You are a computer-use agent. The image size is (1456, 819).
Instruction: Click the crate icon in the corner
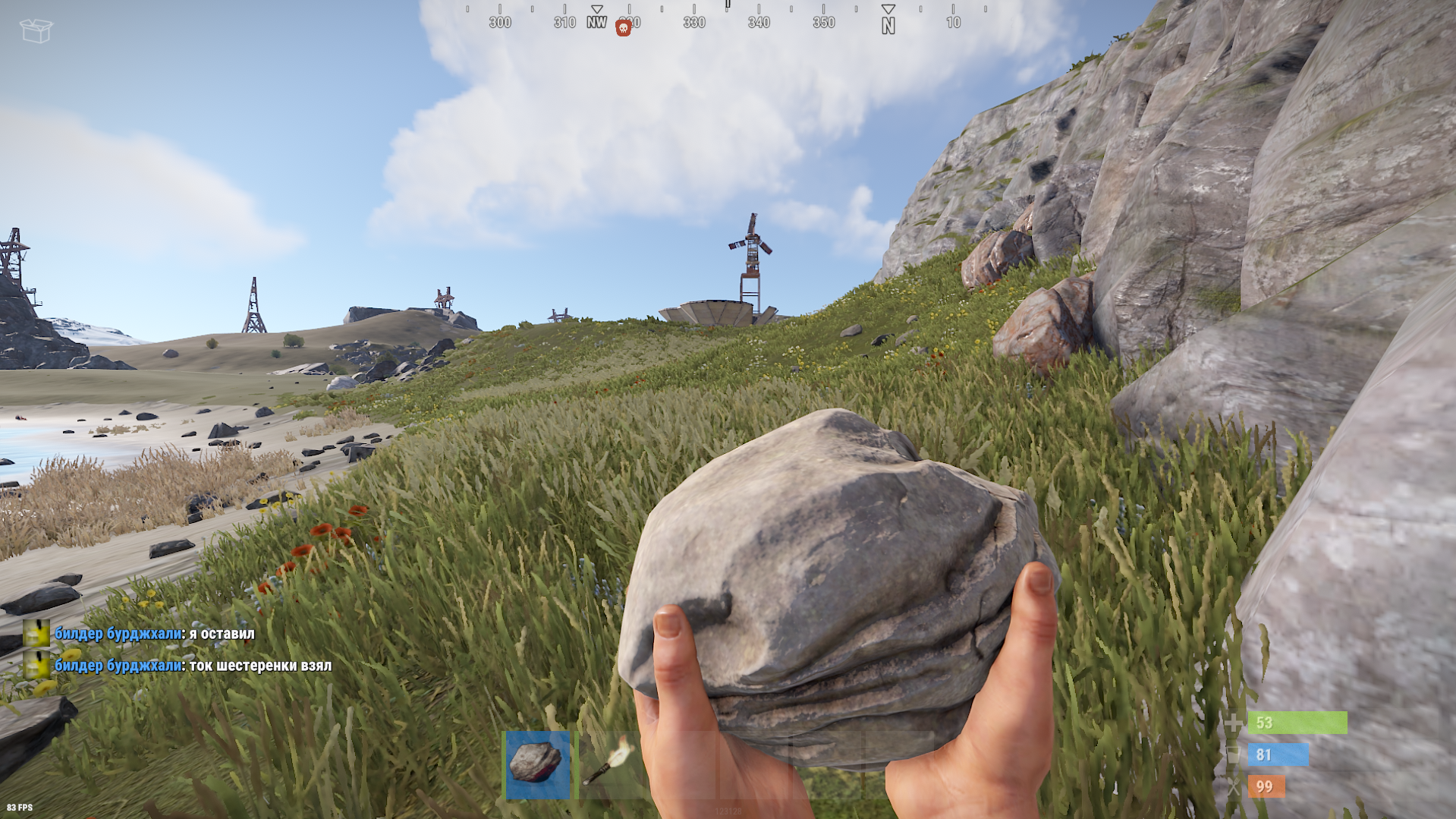(x=36, y=30)
